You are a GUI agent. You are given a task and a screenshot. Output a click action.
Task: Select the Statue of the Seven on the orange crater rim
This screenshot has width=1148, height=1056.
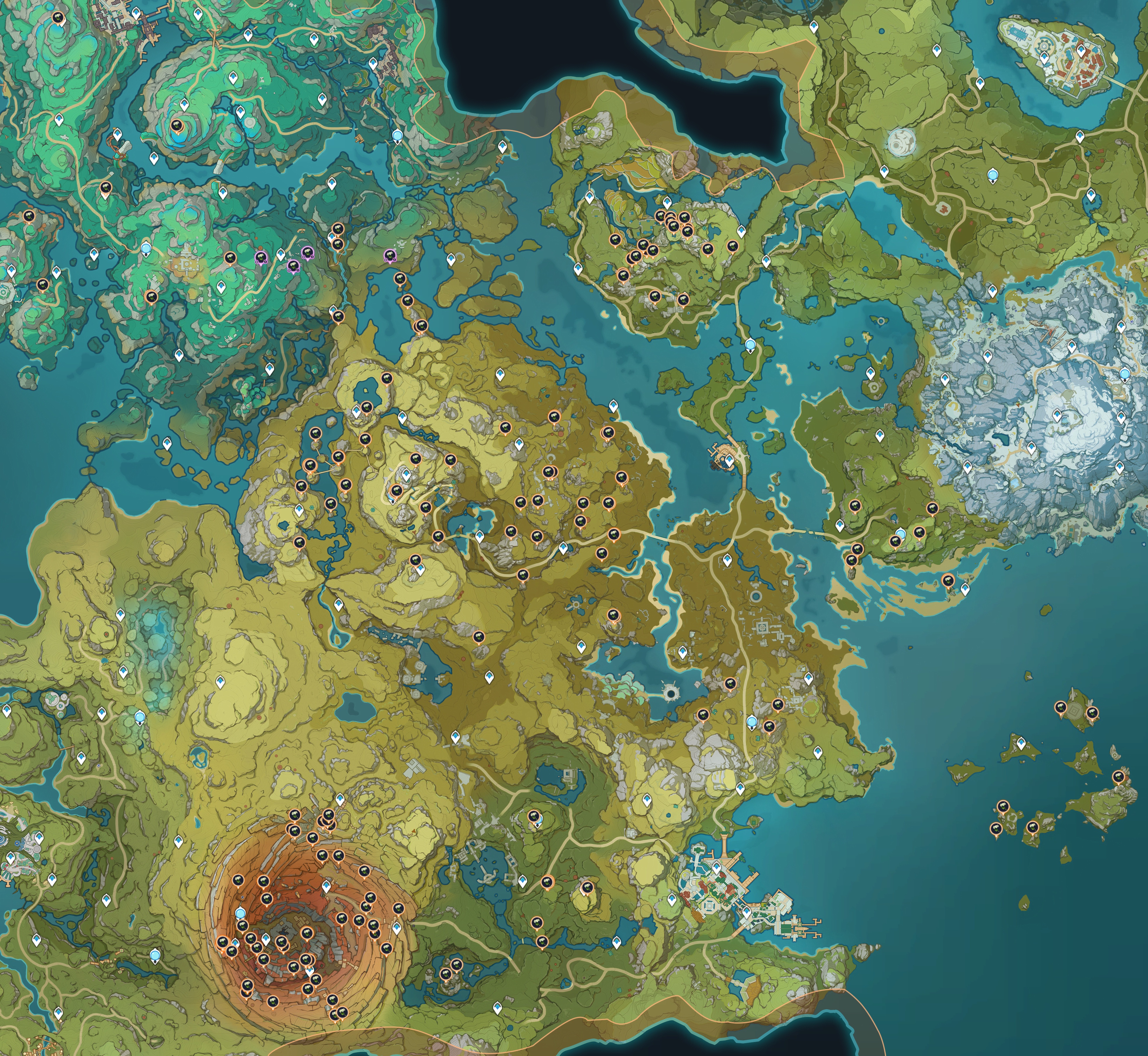241,911
